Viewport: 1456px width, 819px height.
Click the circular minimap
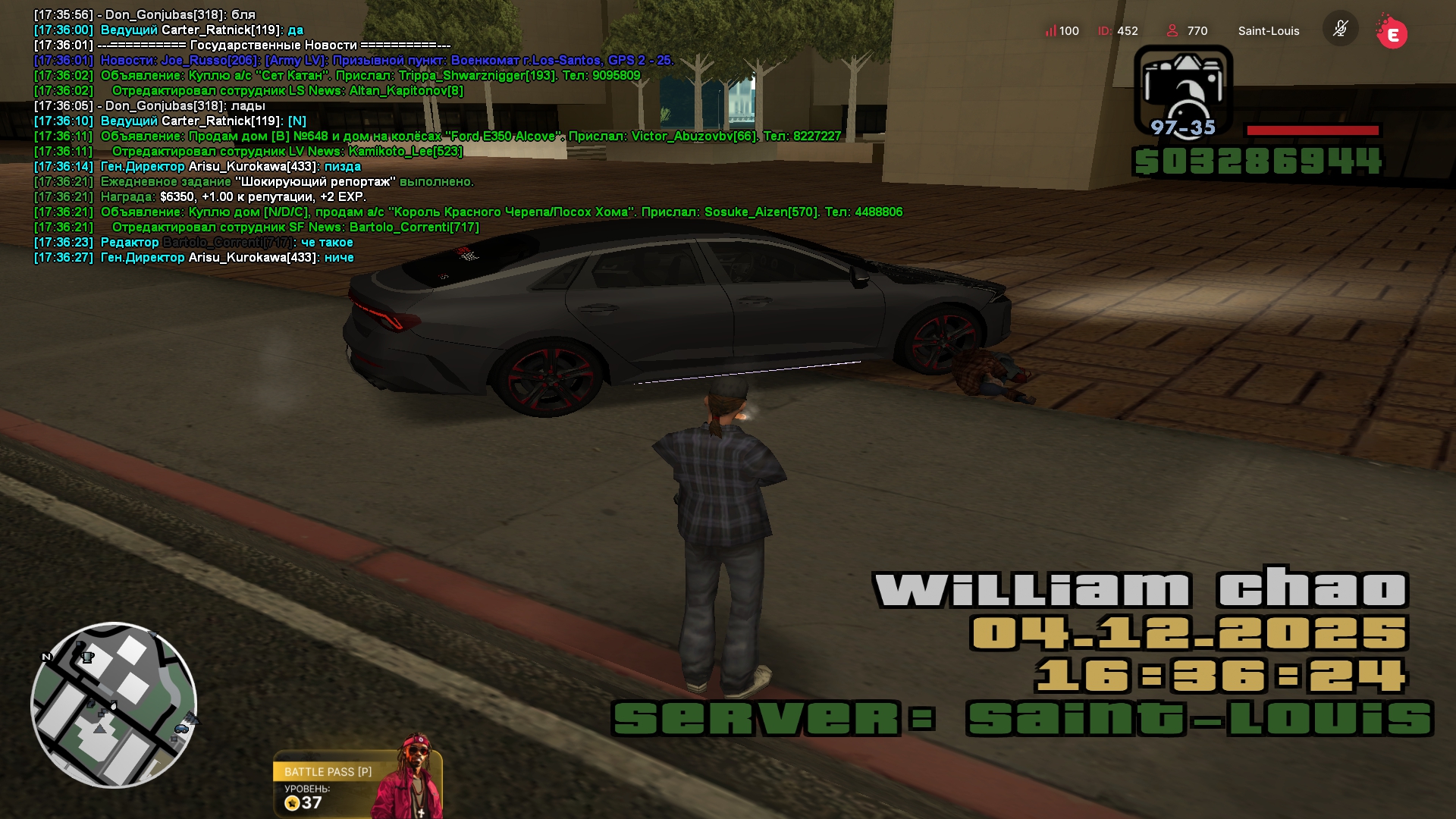114,705
